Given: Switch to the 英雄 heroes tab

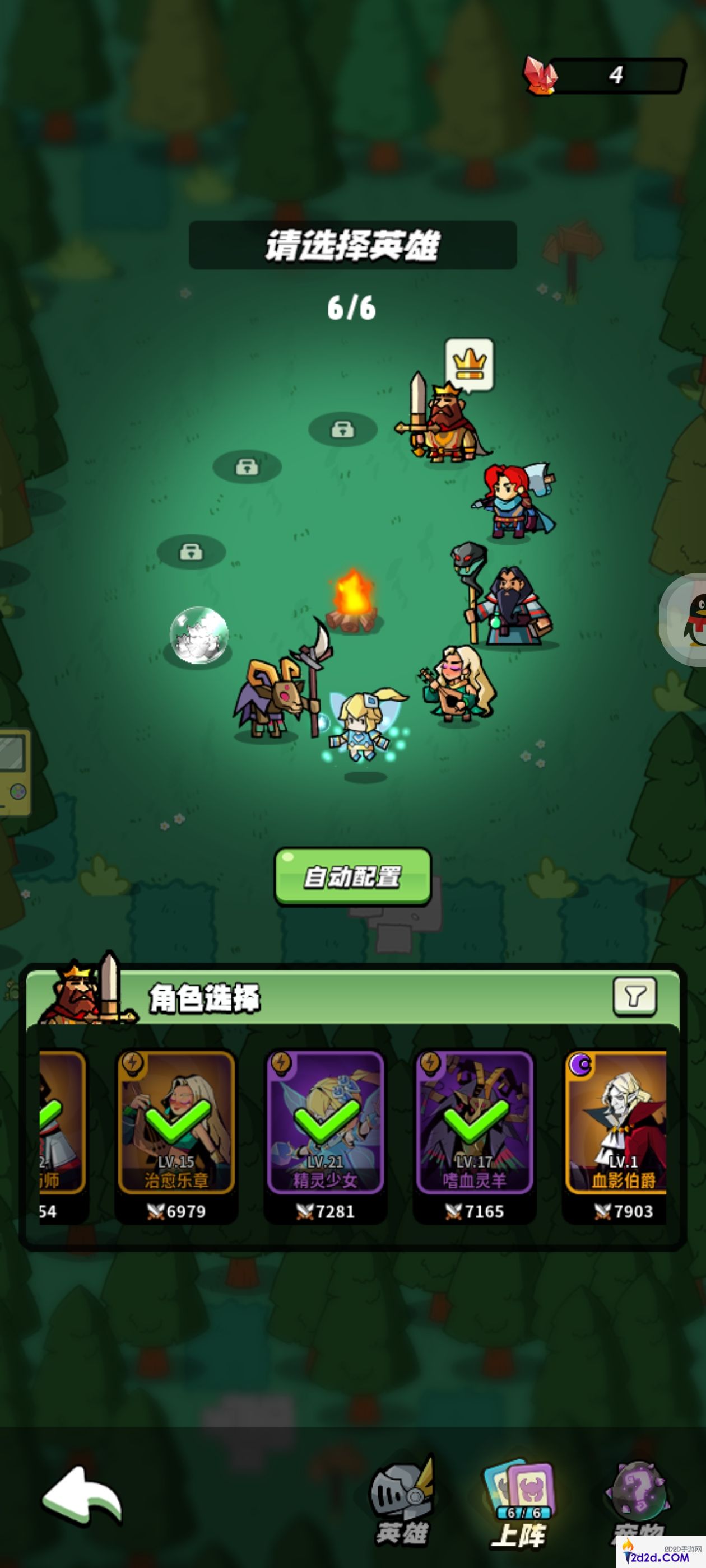Looking at the screenshot, I should 402,1504.
